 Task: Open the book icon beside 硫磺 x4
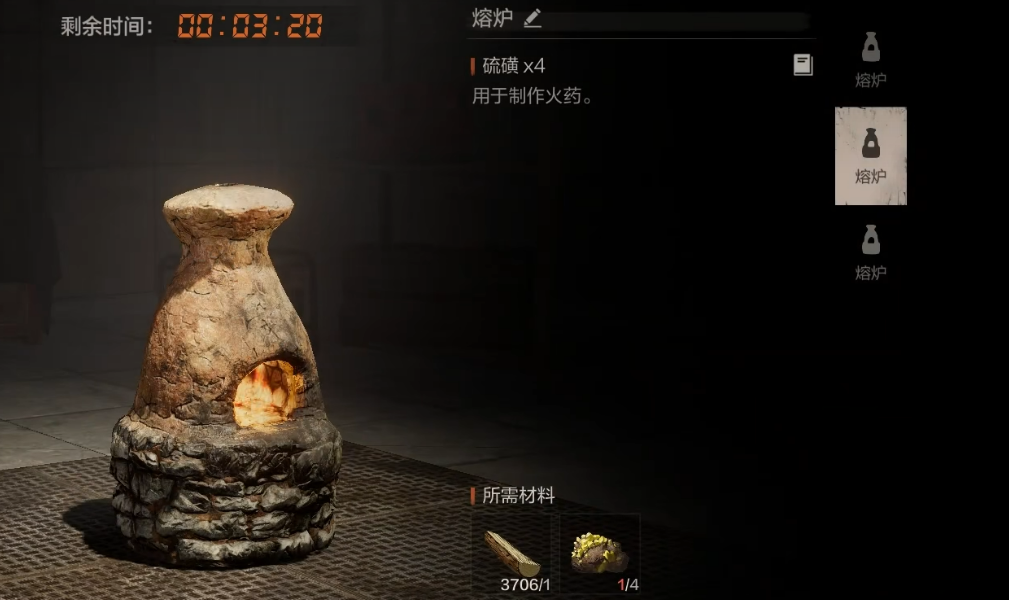pyautogui.click(x=803, y=65)
